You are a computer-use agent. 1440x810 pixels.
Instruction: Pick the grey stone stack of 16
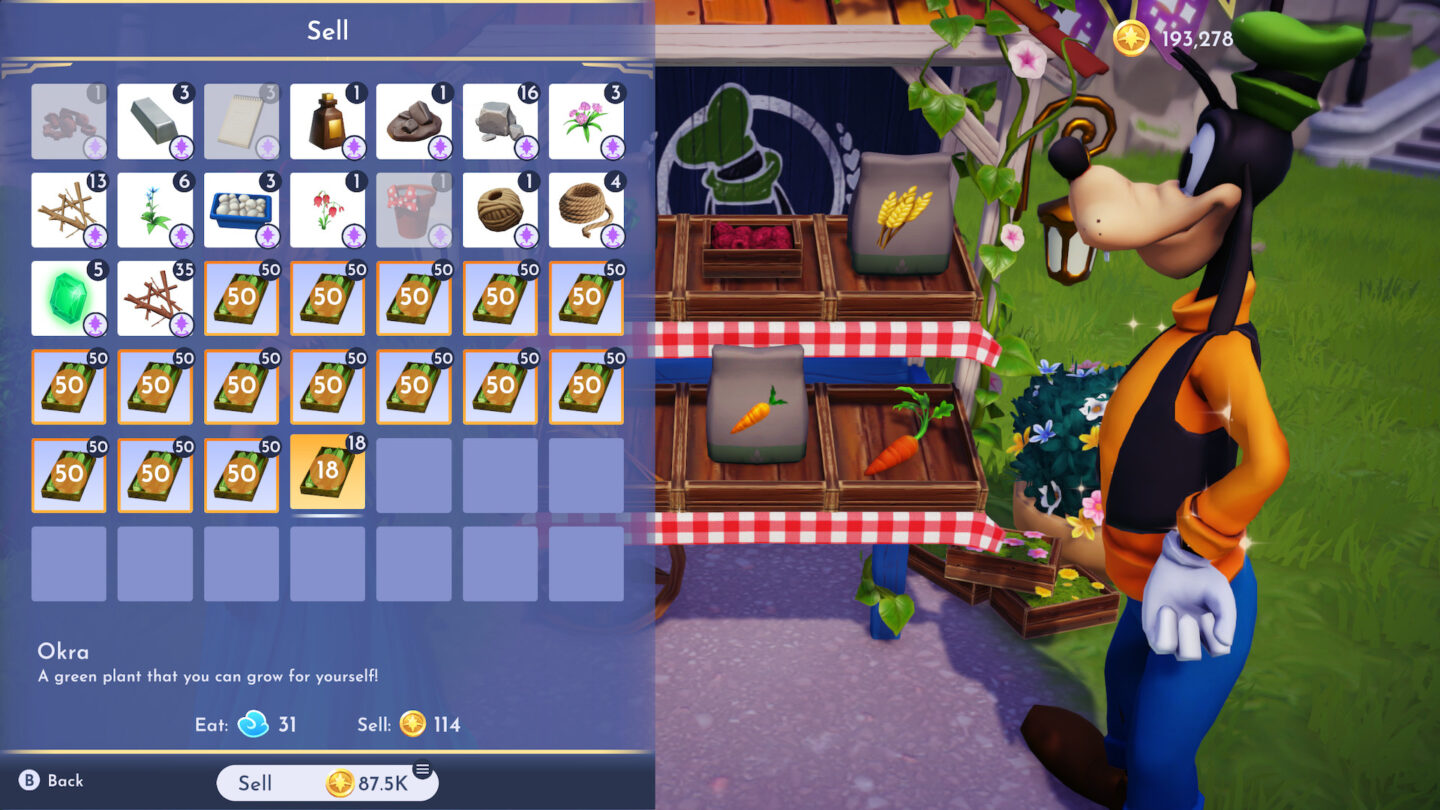[x=500, y=122]
